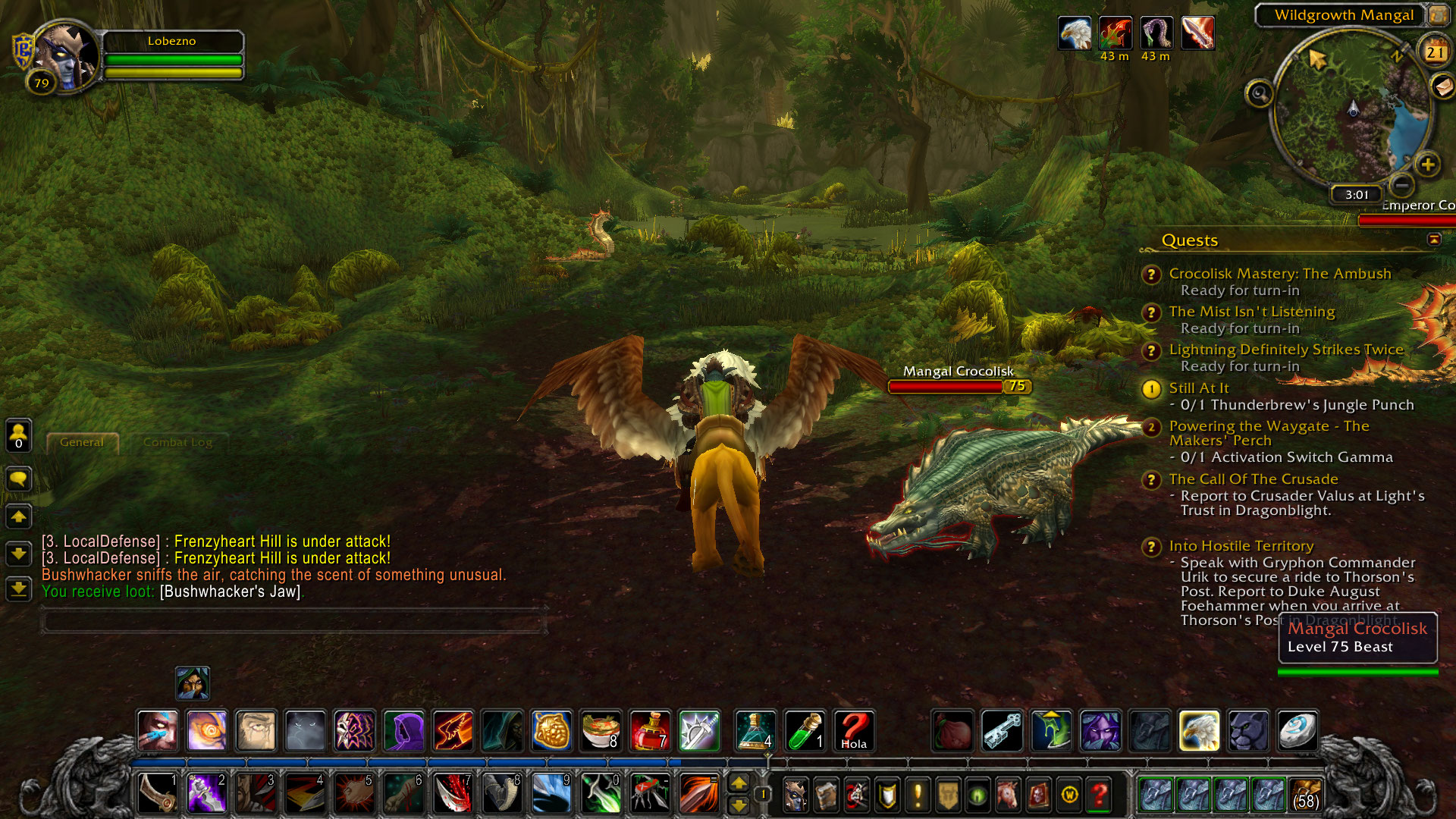Page the action bar up with arrow

click(x=738, y=783)
